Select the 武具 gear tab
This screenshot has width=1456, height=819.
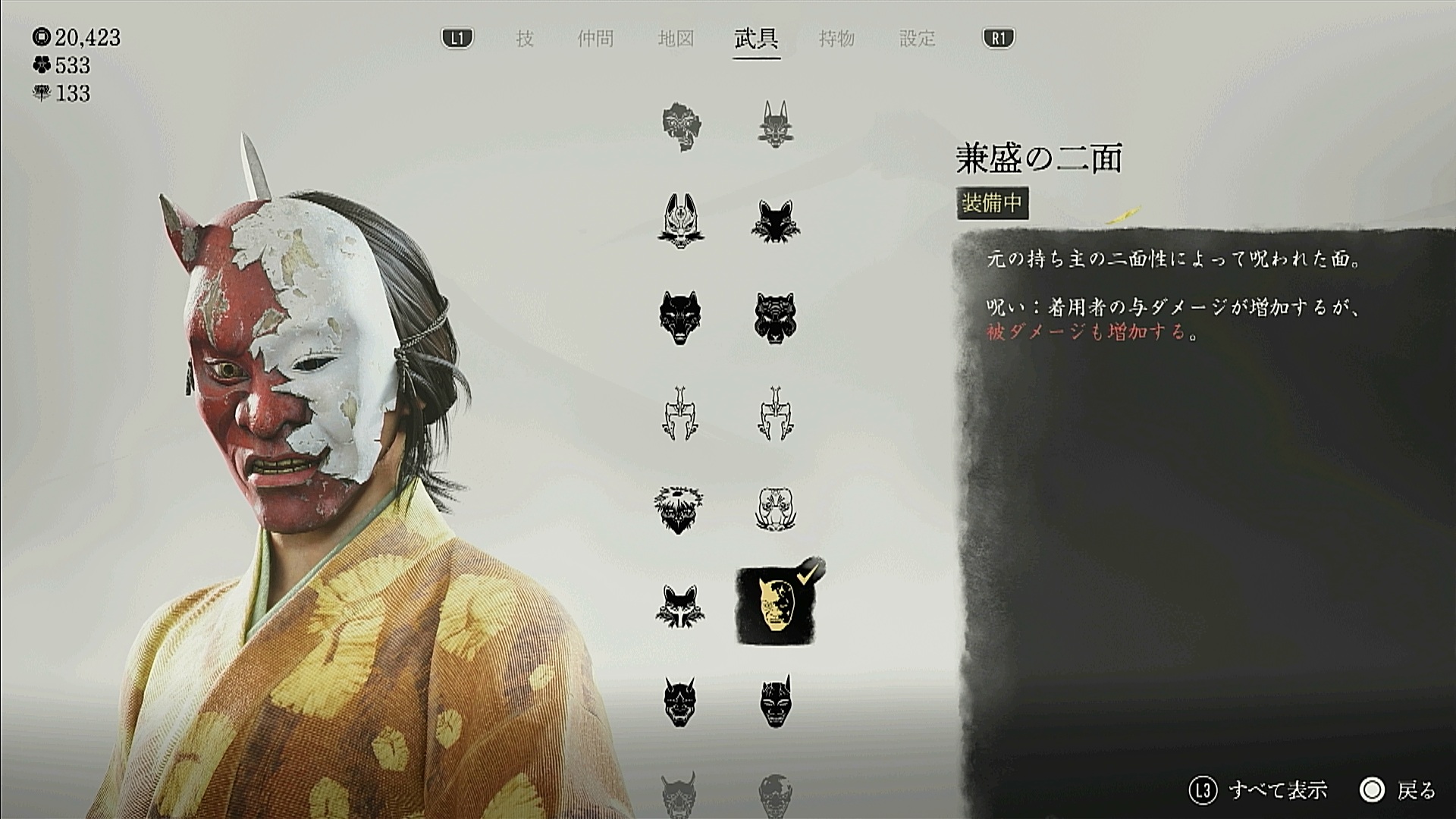pos(756,39)
